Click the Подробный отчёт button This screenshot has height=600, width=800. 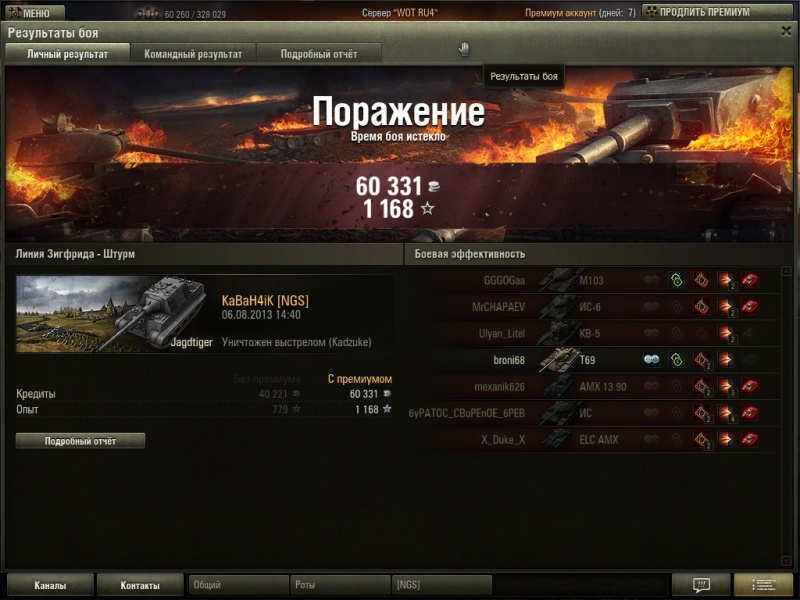click(80, 440)
